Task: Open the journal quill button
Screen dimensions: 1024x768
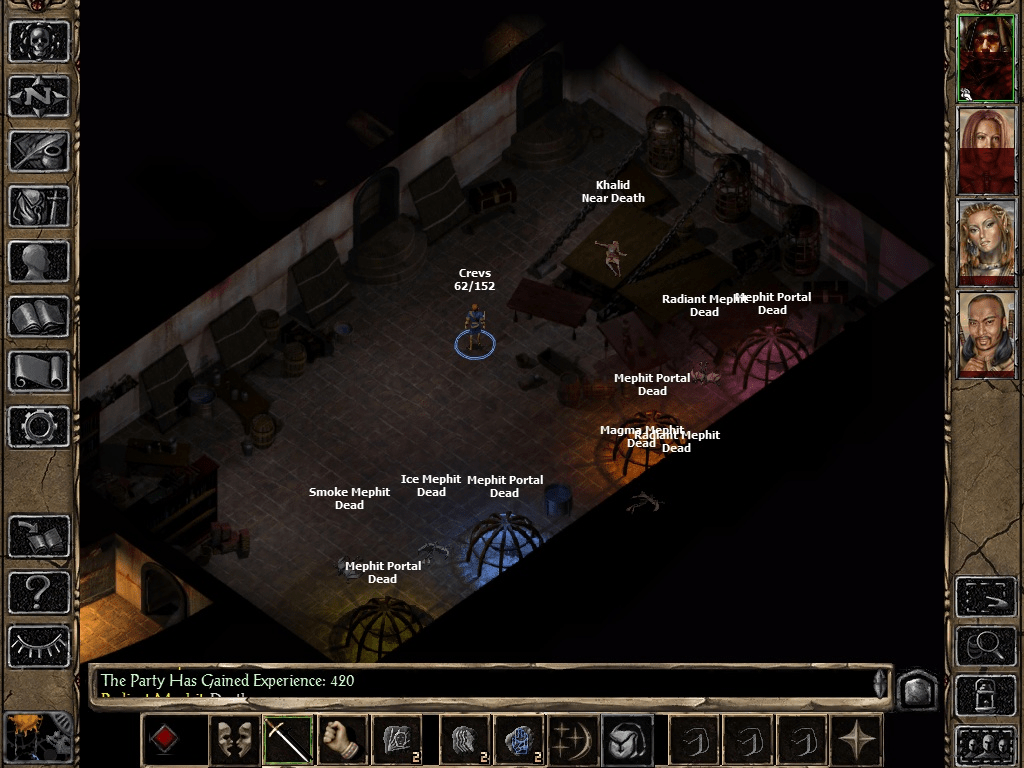Action: [x=40, y=152]
